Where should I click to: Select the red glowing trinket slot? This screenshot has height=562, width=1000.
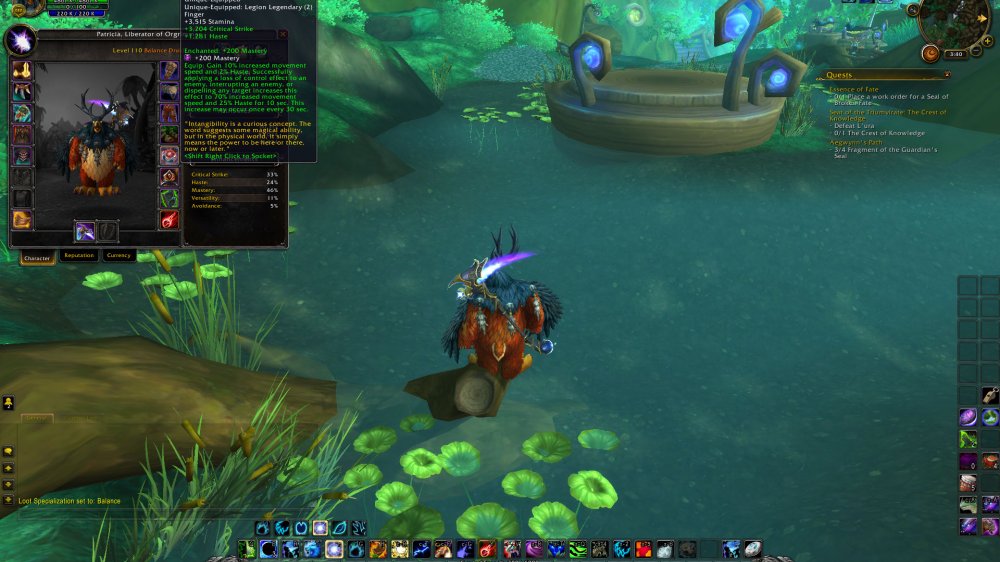[x=169, y=220]
